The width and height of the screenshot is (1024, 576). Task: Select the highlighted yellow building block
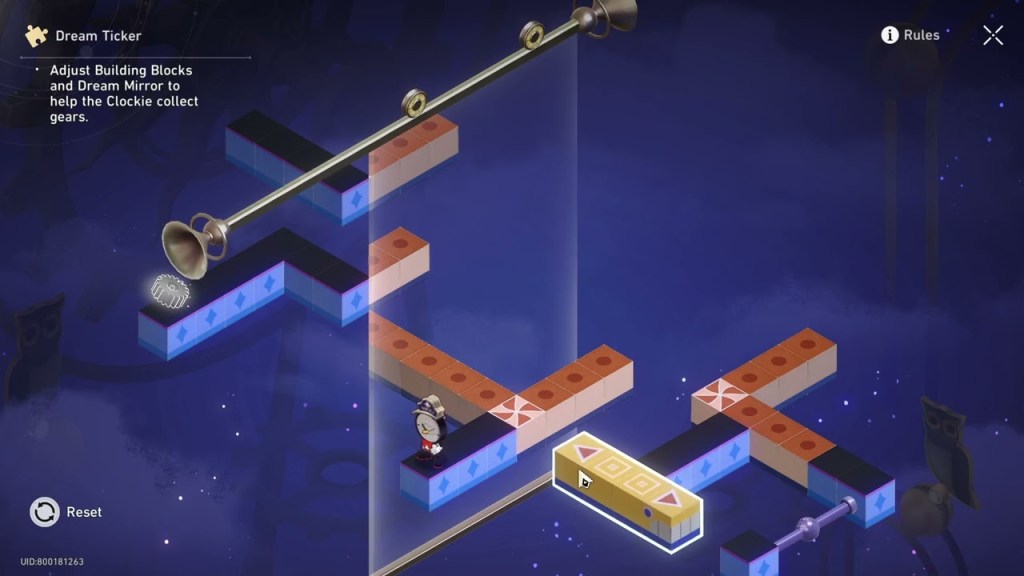point(627,485)
